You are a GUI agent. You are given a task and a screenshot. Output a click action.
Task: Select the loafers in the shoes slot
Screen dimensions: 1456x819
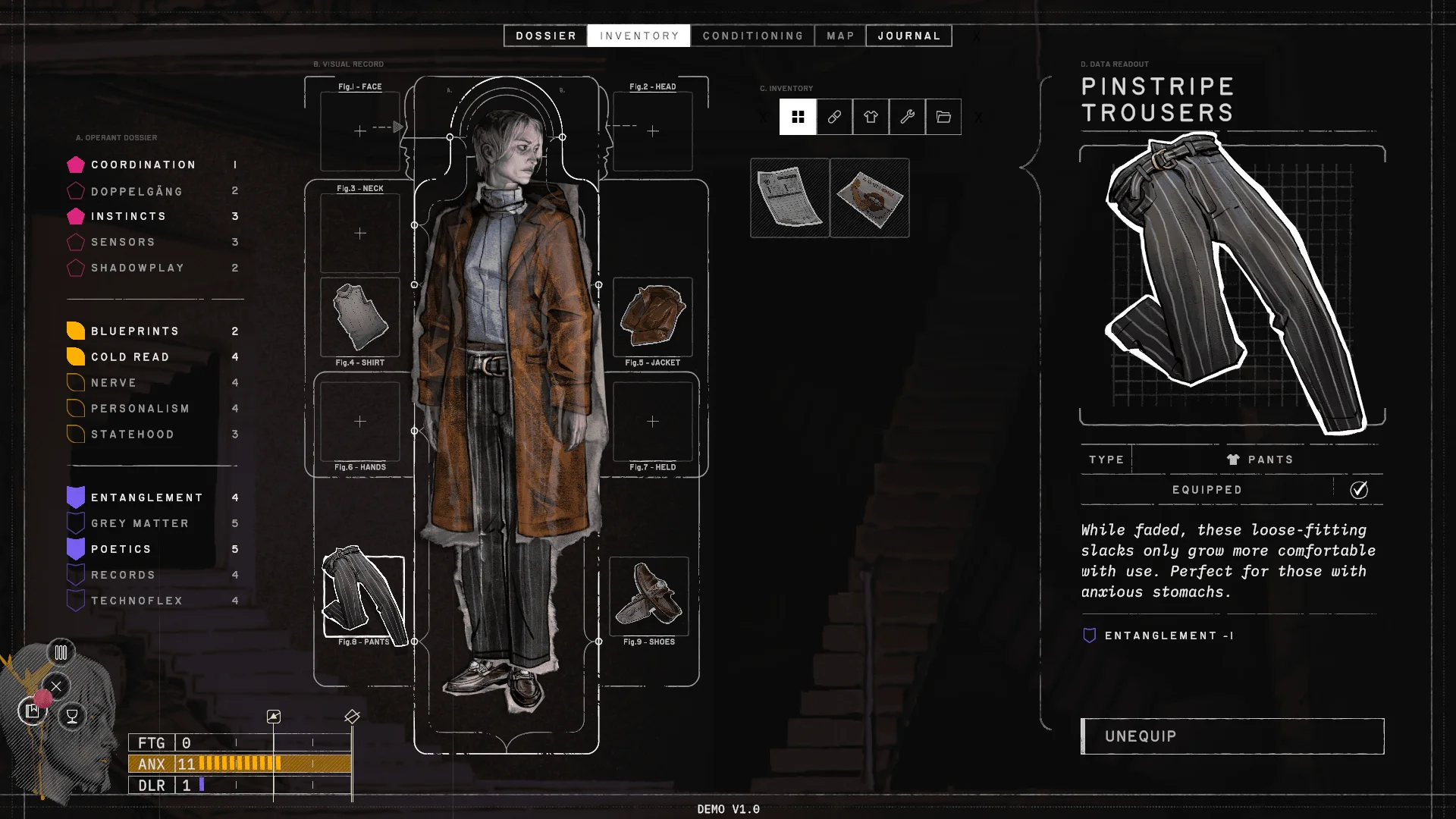point(649,596)
